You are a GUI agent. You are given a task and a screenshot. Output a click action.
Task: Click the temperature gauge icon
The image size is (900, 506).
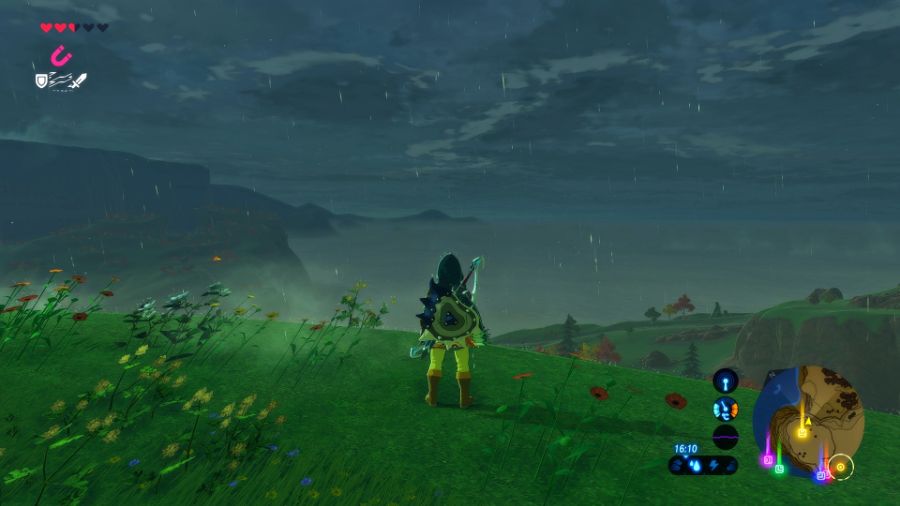(x=725, y=409)
